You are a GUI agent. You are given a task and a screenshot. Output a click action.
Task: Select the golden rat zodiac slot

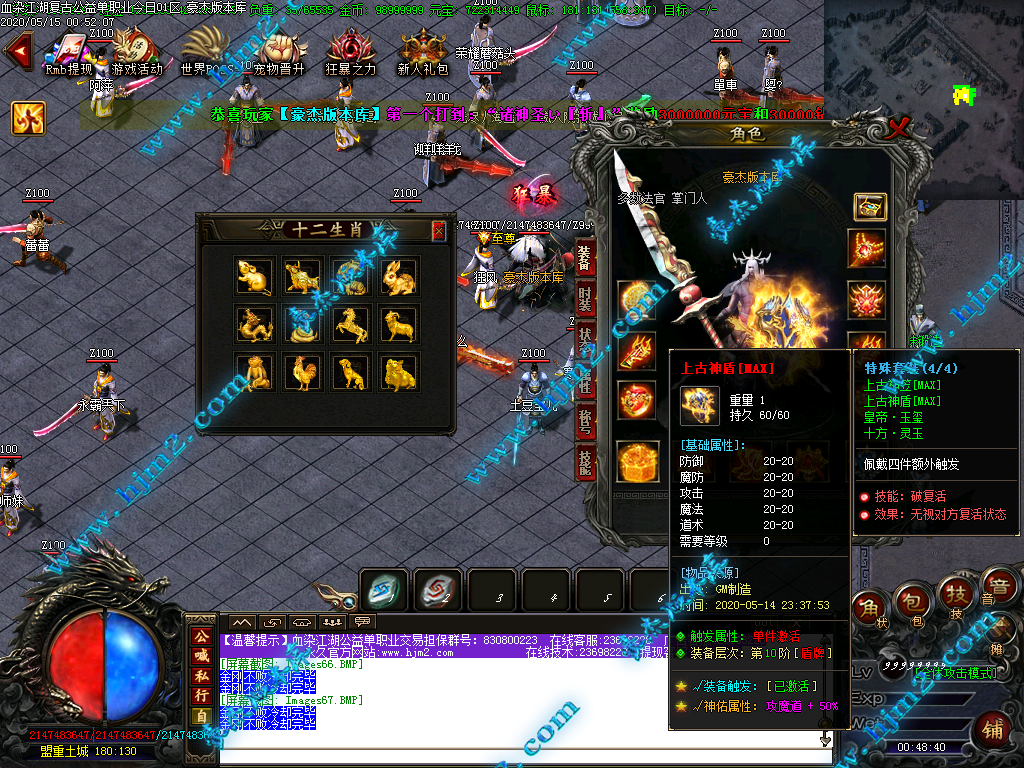point(254,277)
